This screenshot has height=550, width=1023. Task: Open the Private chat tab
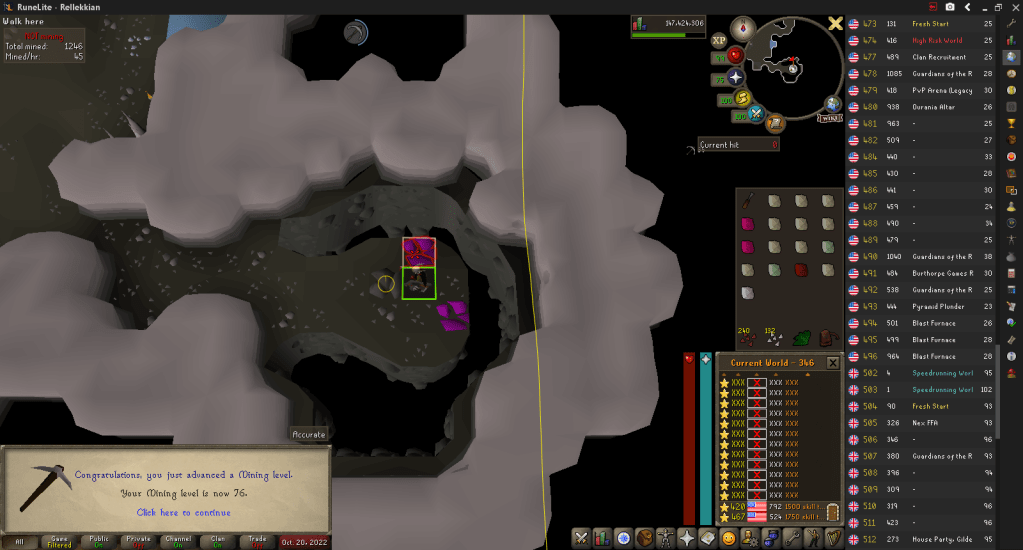(139, 541)
